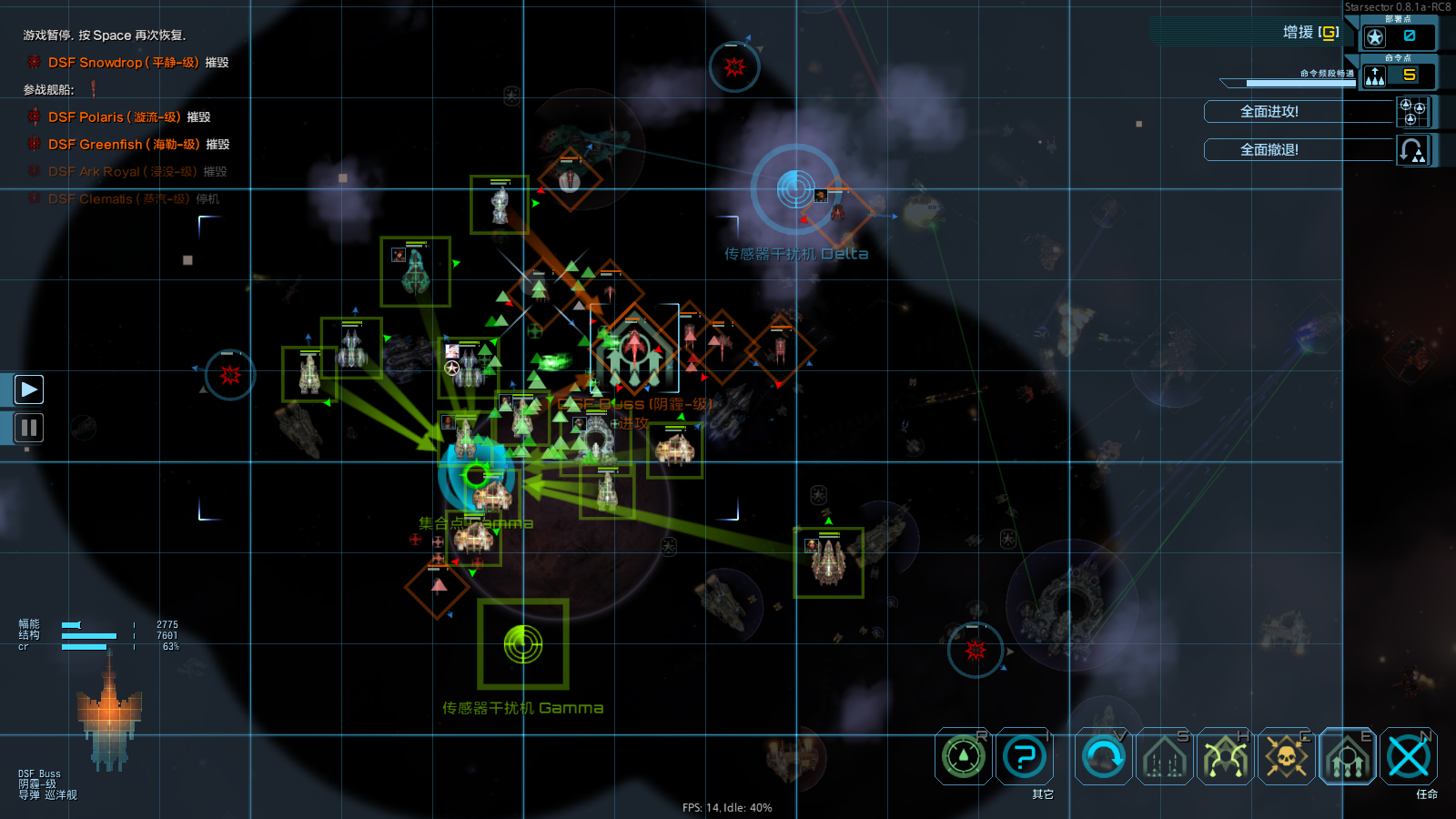
Task: Click the 命令点 command points icon
Action: 1375,76
